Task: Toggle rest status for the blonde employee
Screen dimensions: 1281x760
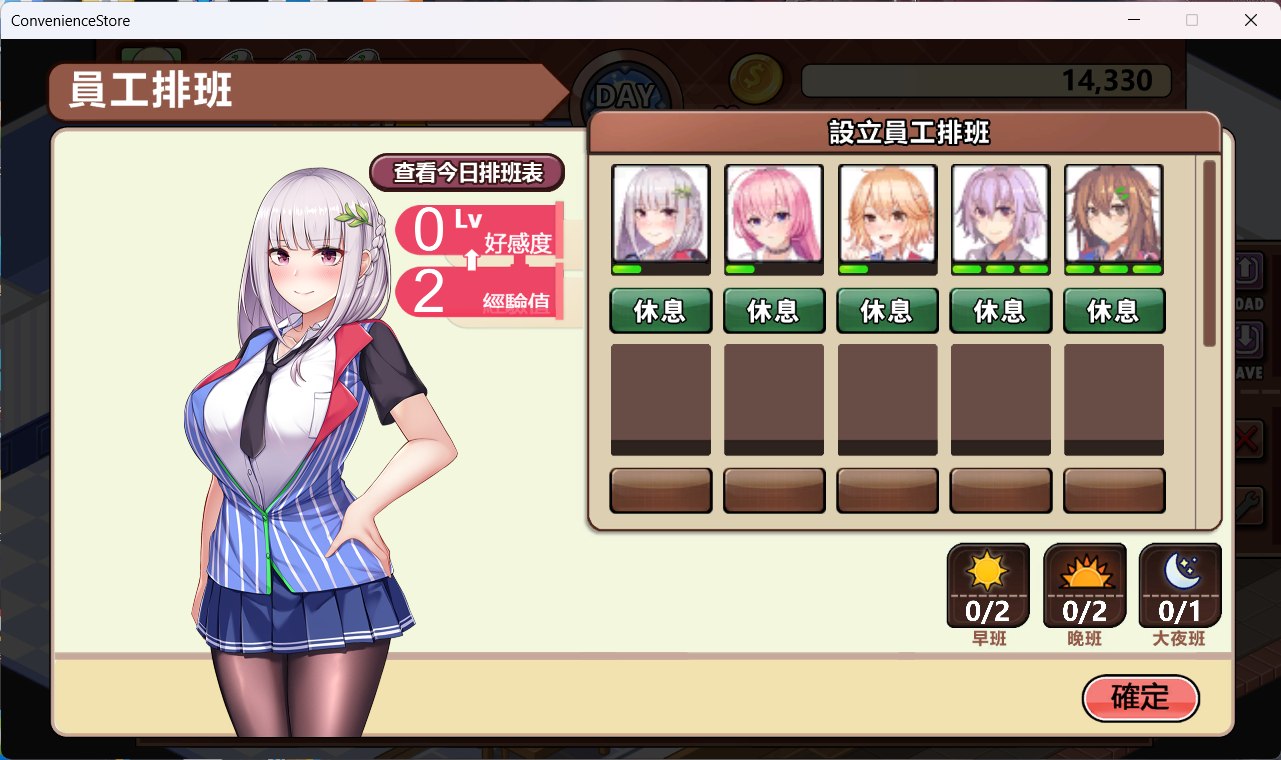Action: [887, 310]
